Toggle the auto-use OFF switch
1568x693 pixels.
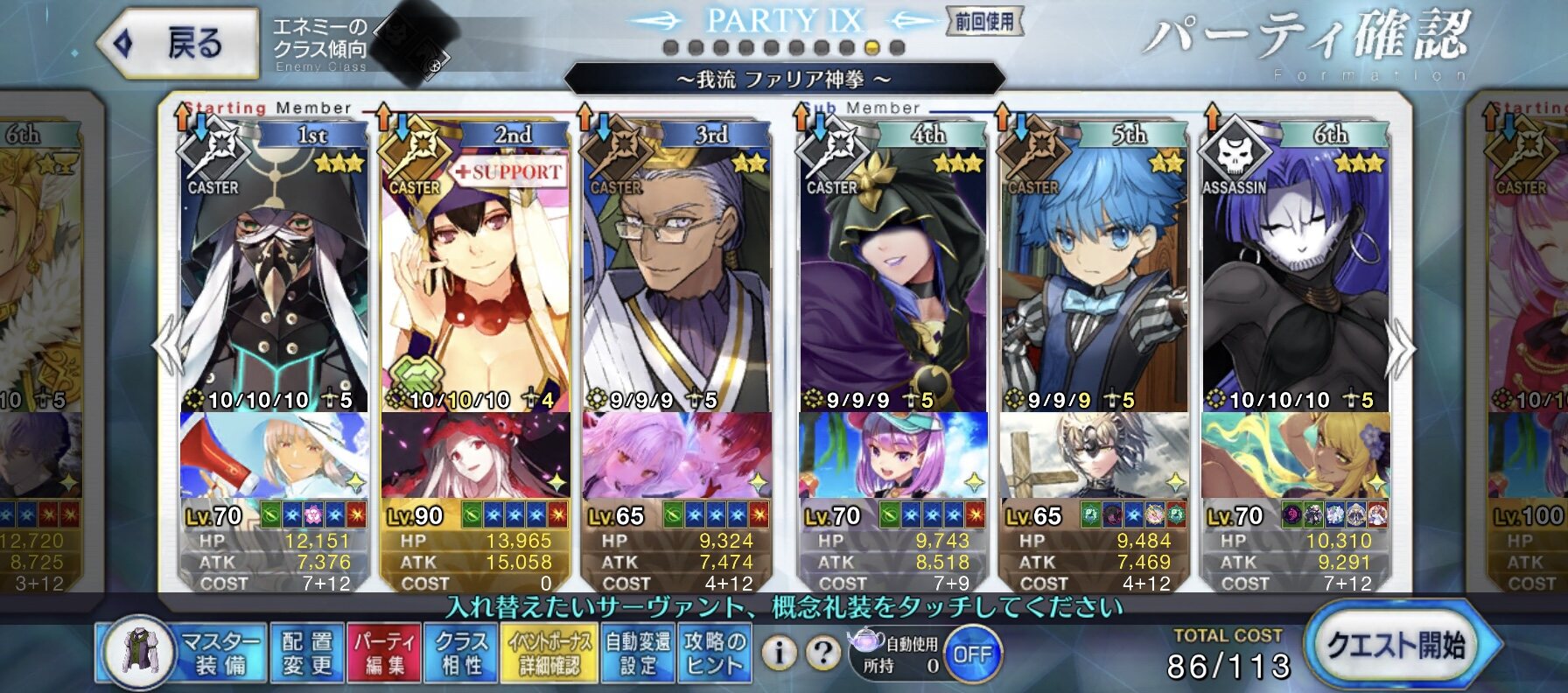[x=971, y=654]
